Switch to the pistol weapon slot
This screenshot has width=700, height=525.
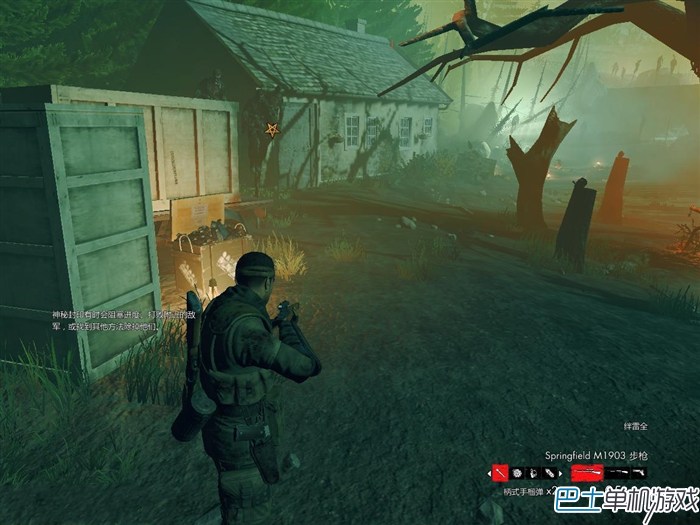[x=638, y=472]
